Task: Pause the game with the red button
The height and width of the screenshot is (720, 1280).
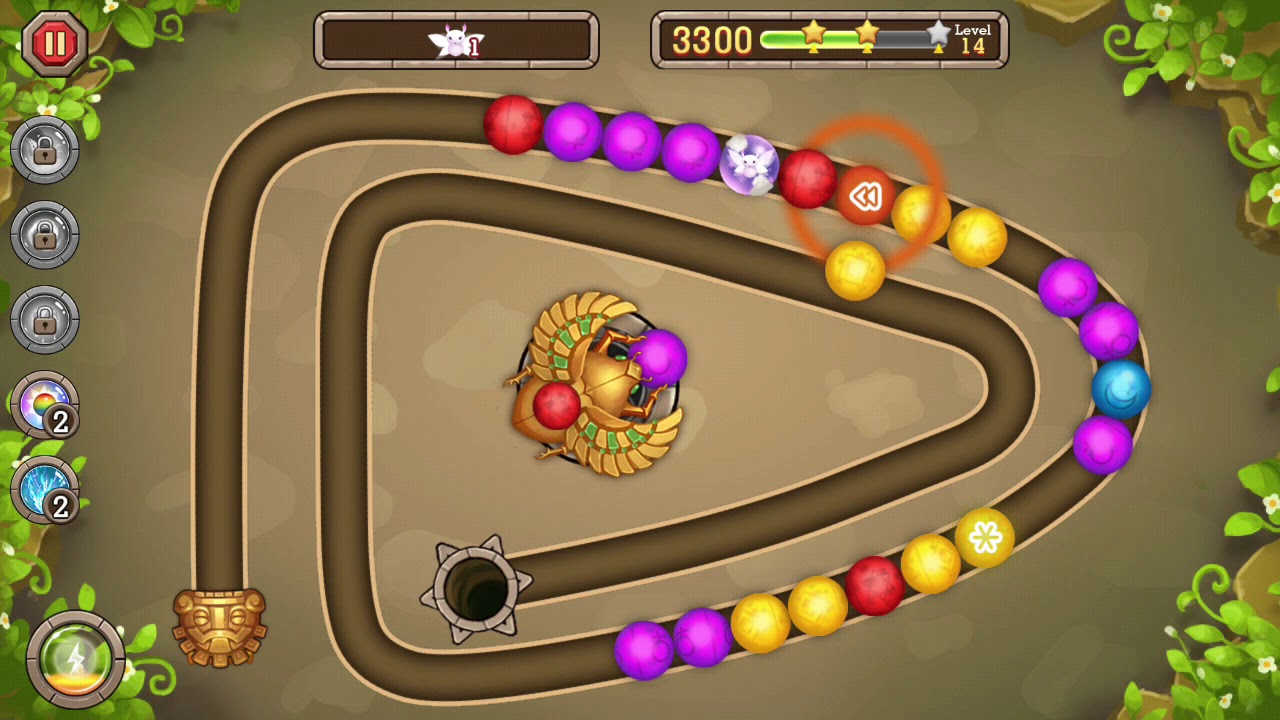Action: tap(55, 43)
